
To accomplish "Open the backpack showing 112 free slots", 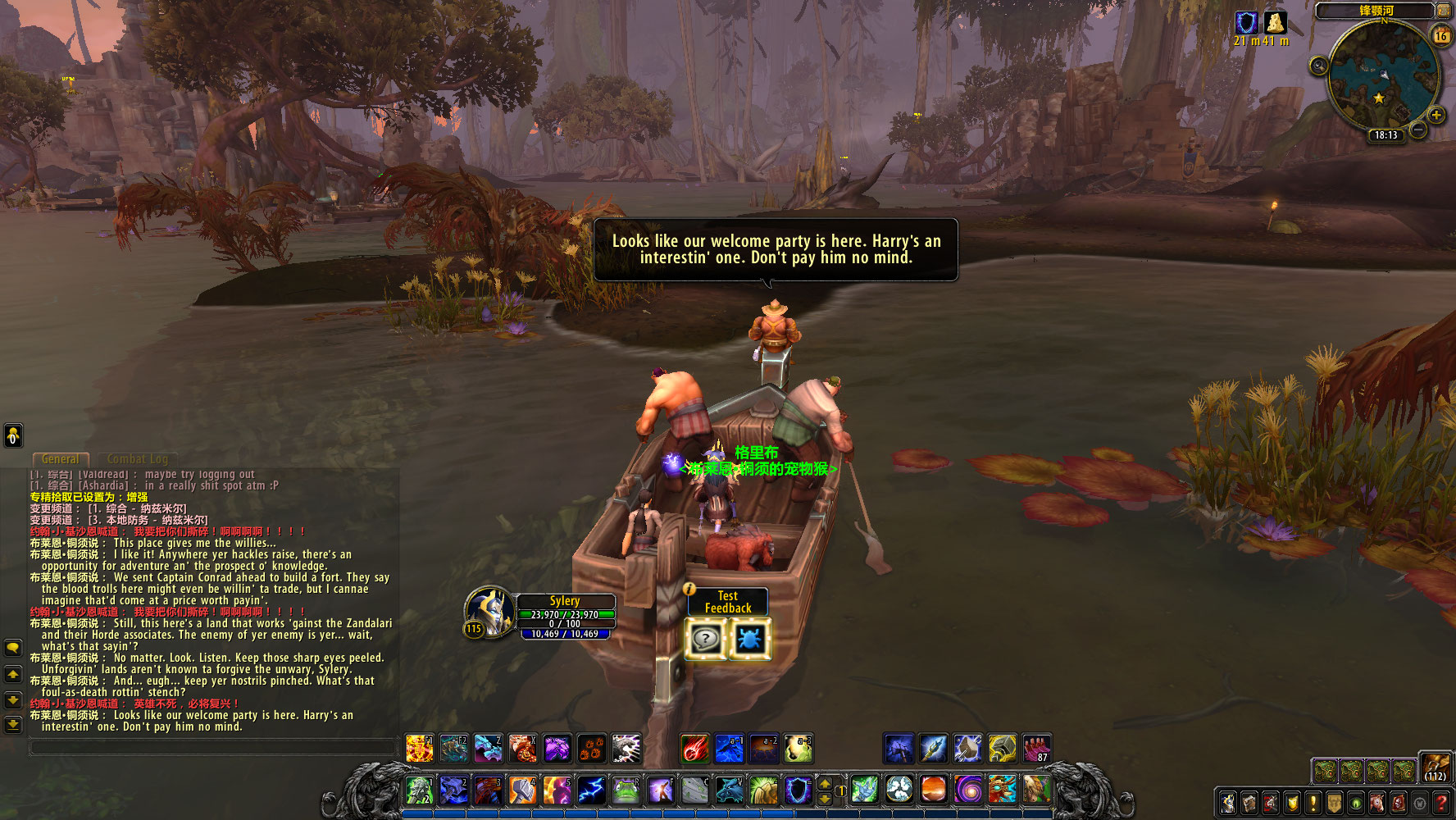I will (1436, 768).
